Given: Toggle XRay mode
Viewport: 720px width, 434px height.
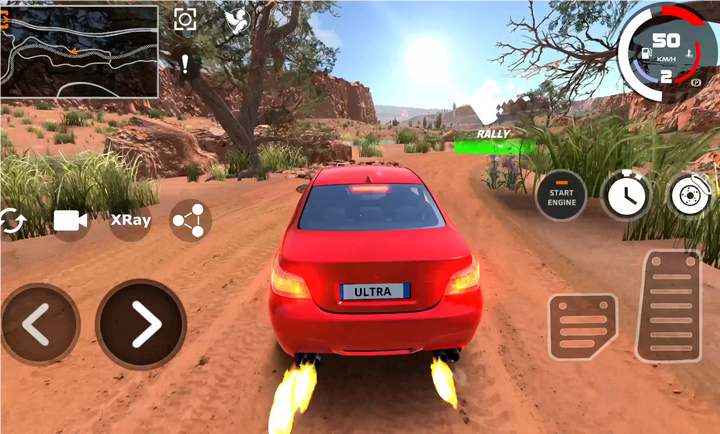Looking at the screenshot, I should (130, 221).
